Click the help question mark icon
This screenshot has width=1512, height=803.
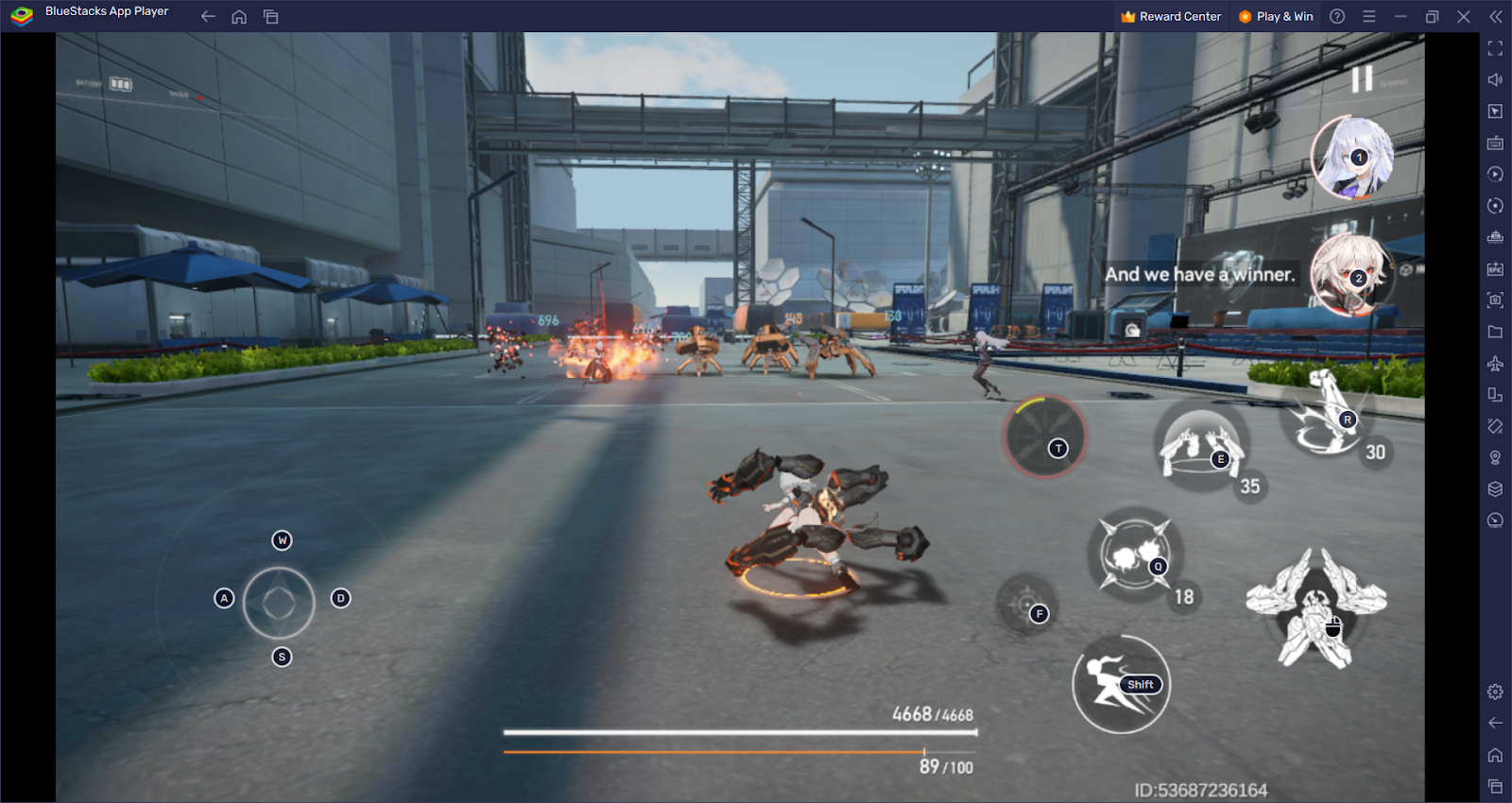tap(1337, 16)
